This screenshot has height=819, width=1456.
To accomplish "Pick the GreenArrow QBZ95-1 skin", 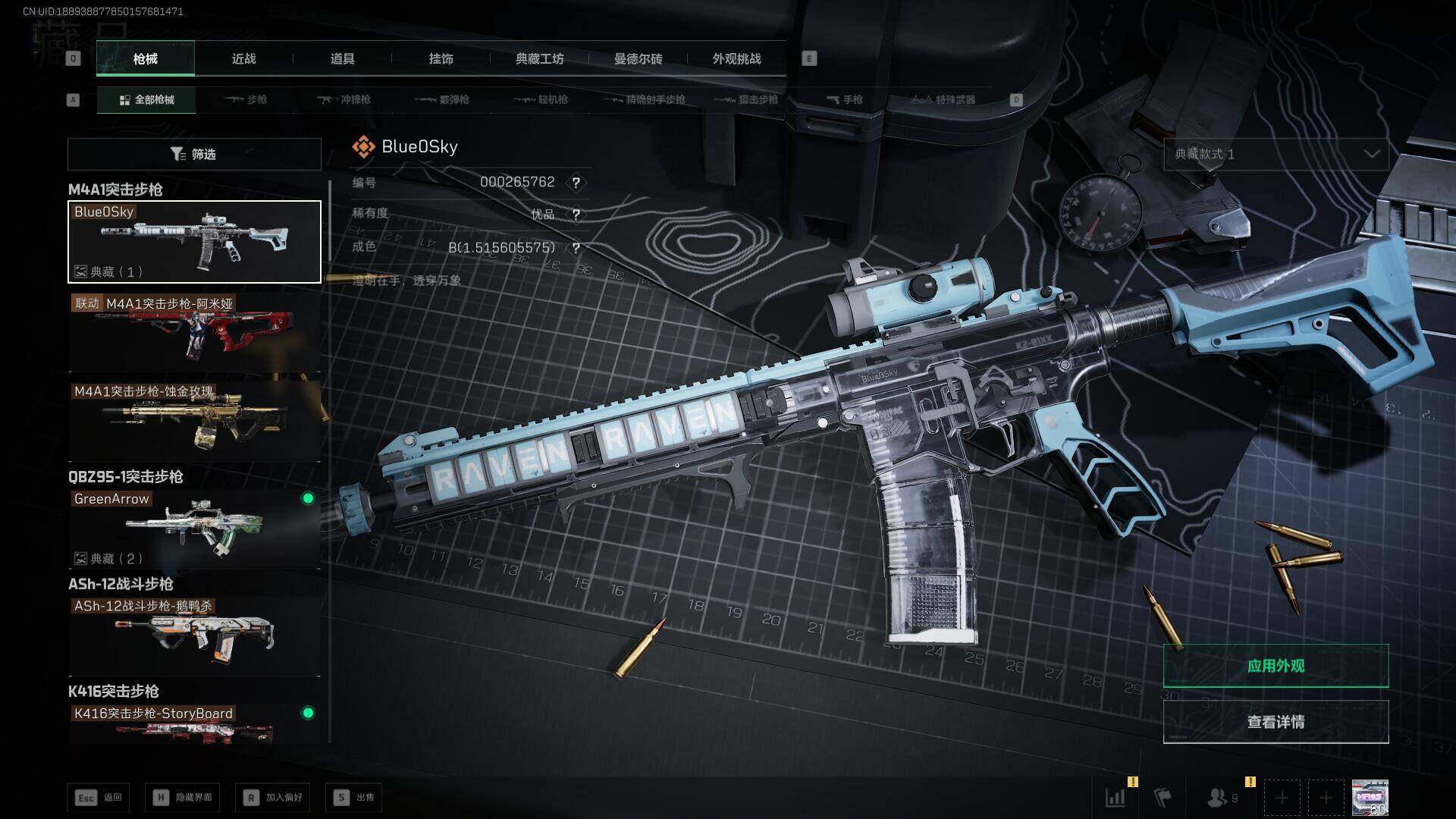I will coord(194,529).
